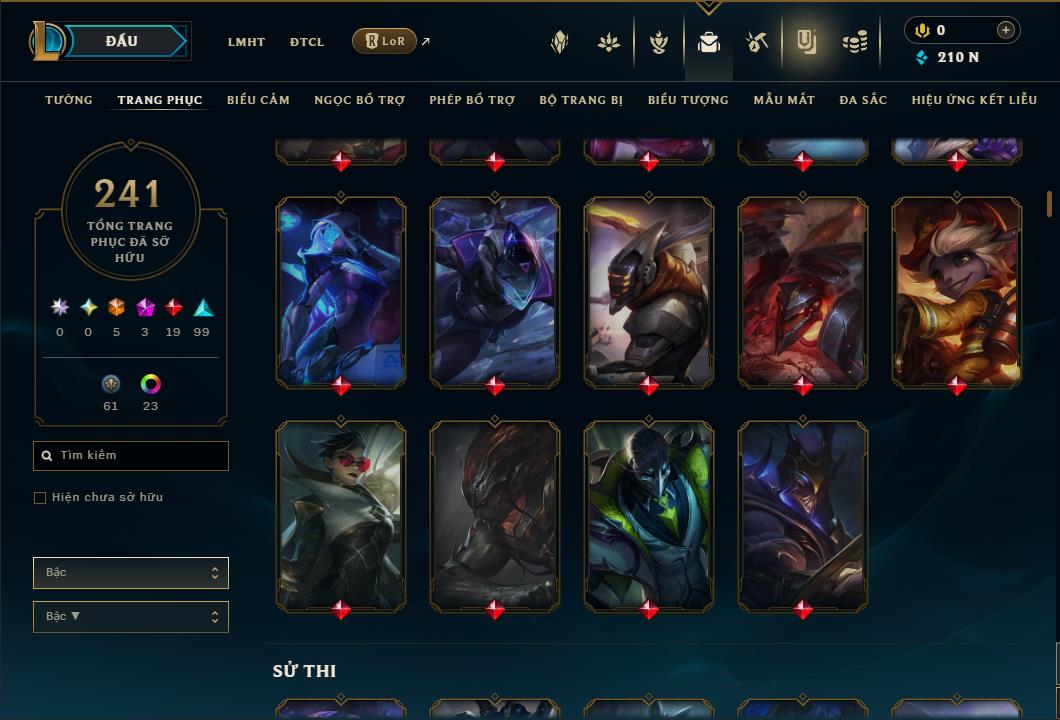Open the BỘ TRANG BỊ tab
The image size is (1060, 720).
(x=581, y=100)
